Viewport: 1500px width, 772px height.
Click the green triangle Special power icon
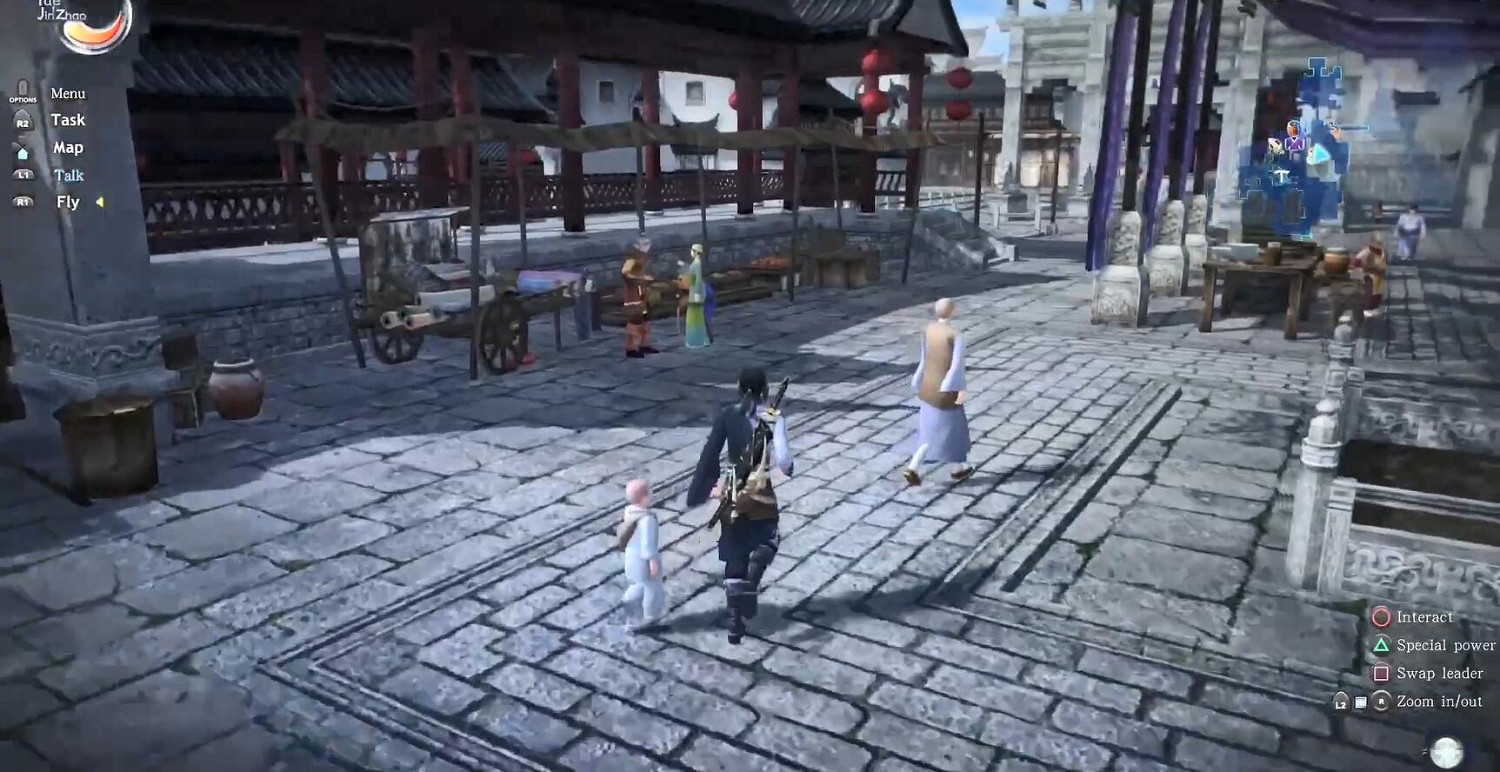pyautogui.click(x=1384, y=646)
